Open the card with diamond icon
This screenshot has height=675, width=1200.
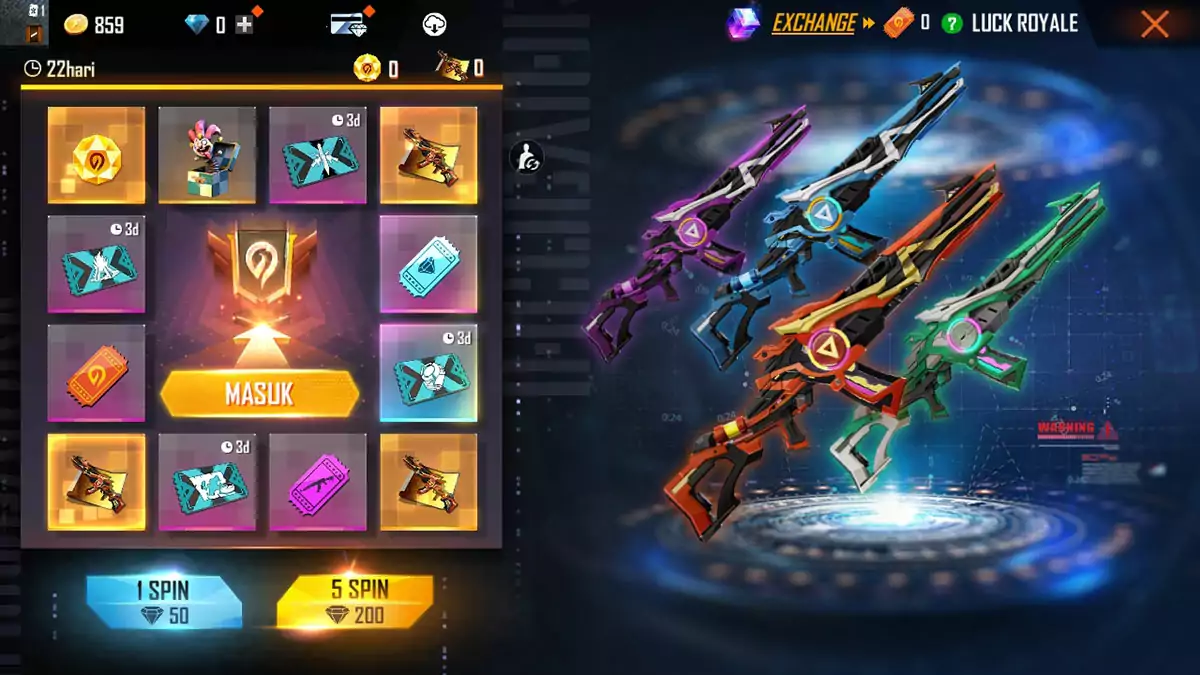pyautogui.click(x=348, y=25)
